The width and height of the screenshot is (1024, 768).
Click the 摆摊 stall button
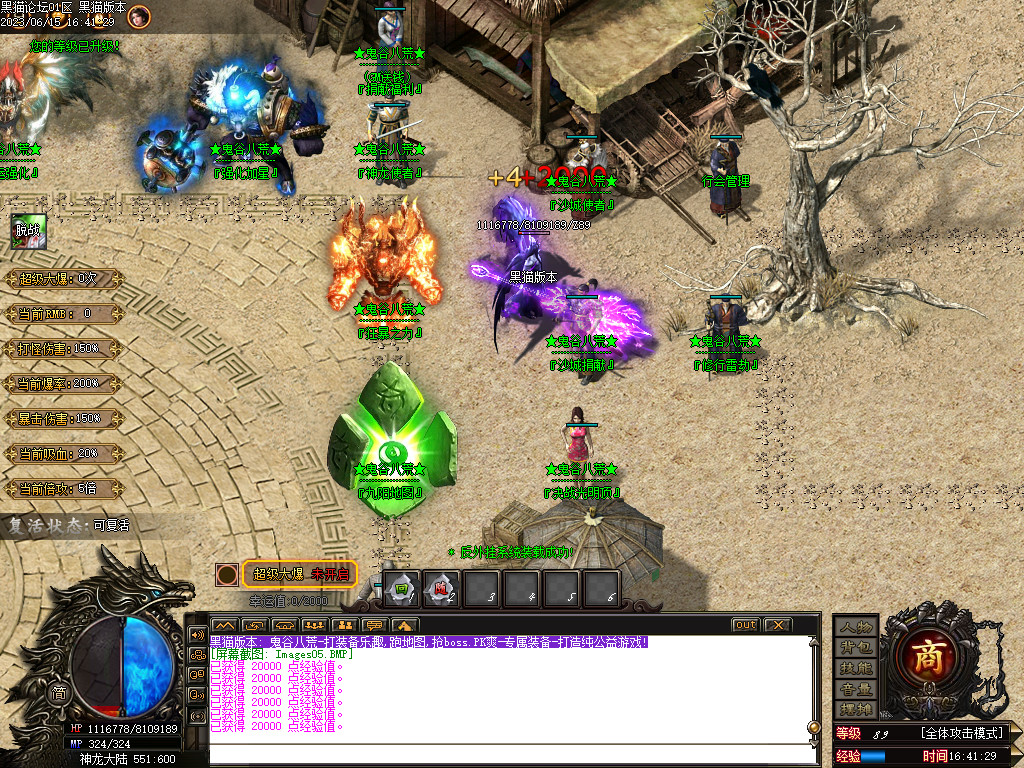[856, 709]
